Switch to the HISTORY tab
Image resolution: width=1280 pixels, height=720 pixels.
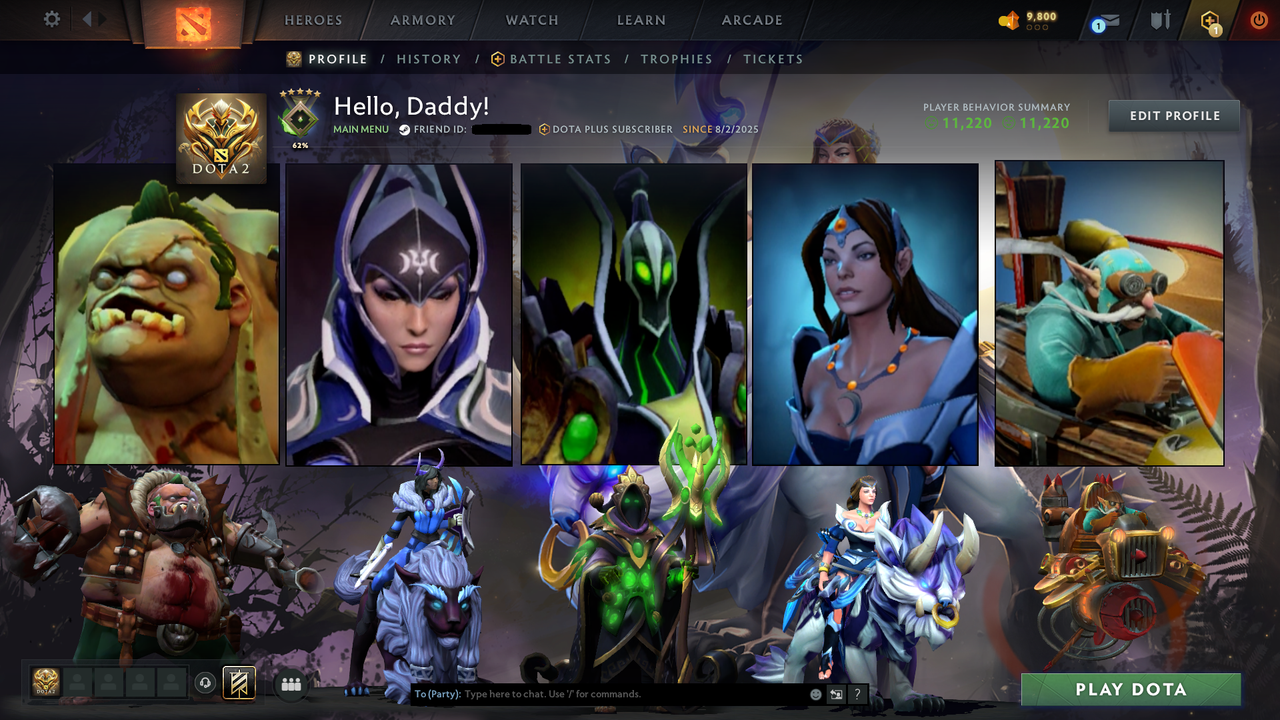(429, 59)
